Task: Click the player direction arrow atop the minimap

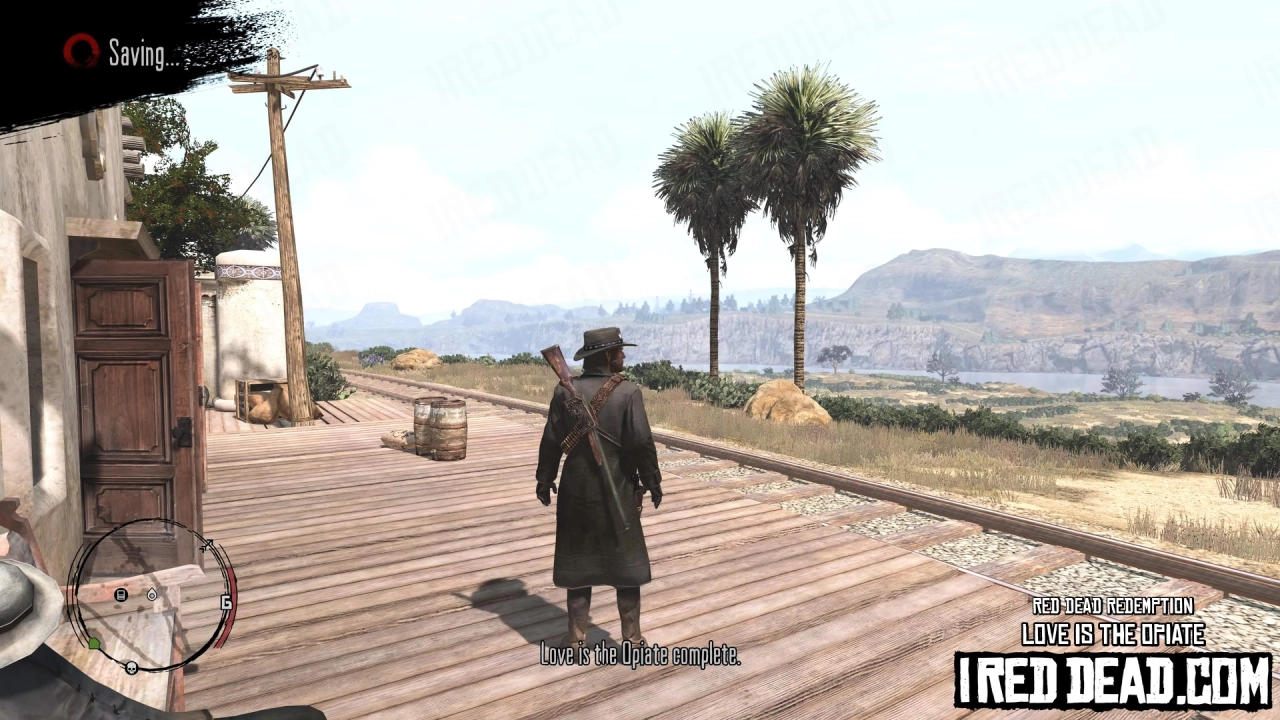Action: [206, 544]
